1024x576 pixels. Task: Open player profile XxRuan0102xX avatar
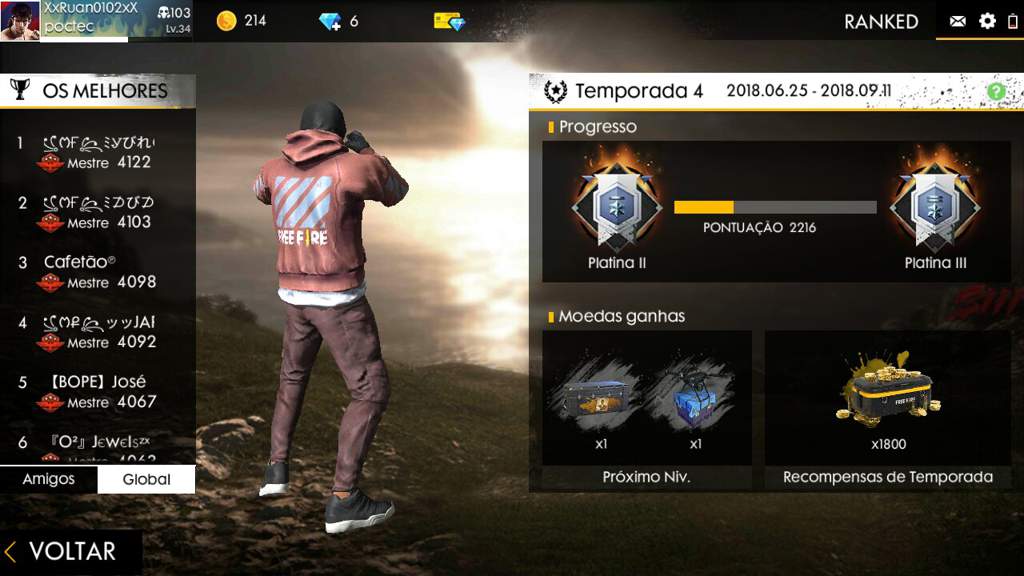point(20,20)
